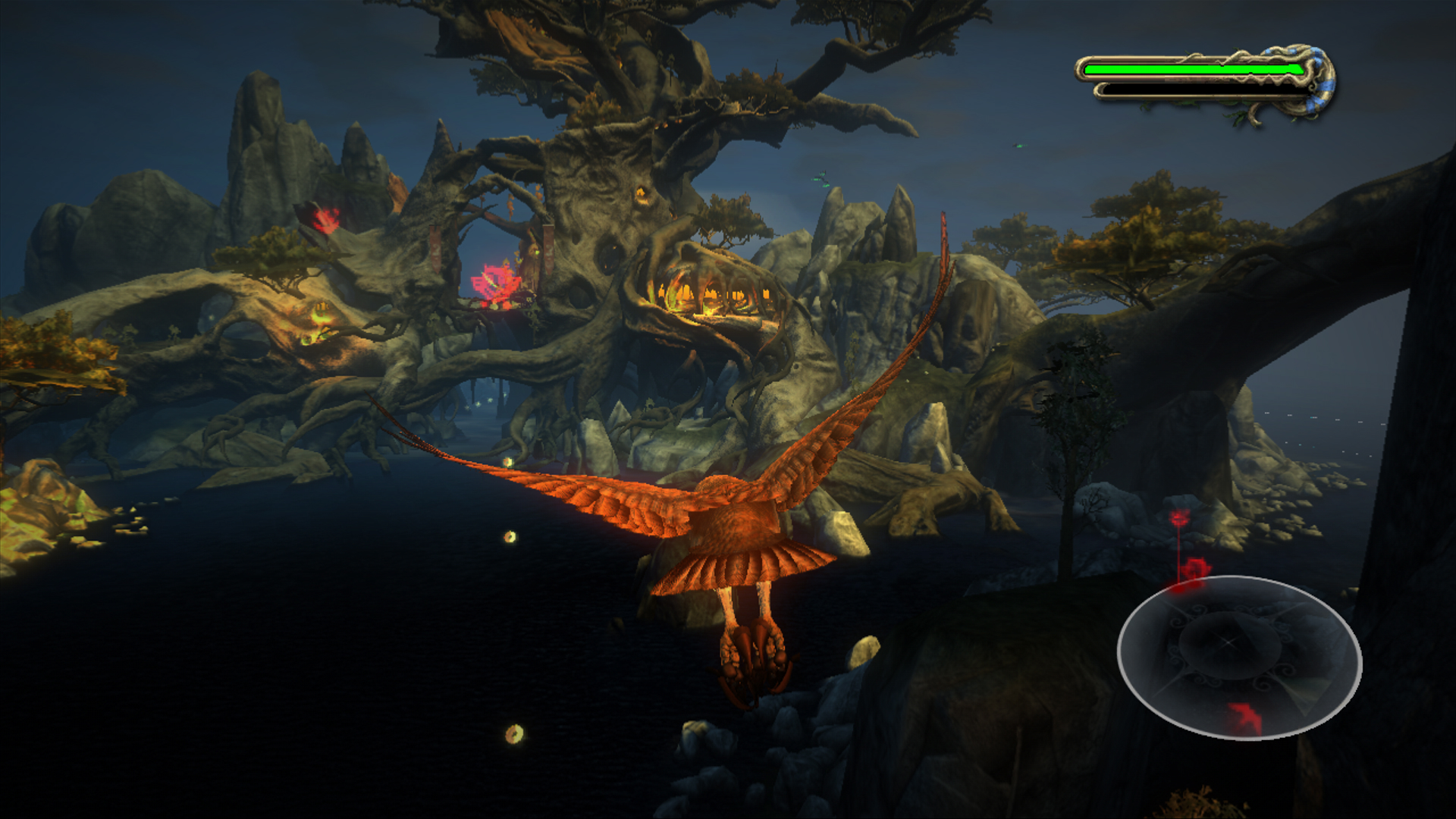The image size is (1456, 819).
Task: Select the red marker inside the radar
Action: coord(1245,717)
